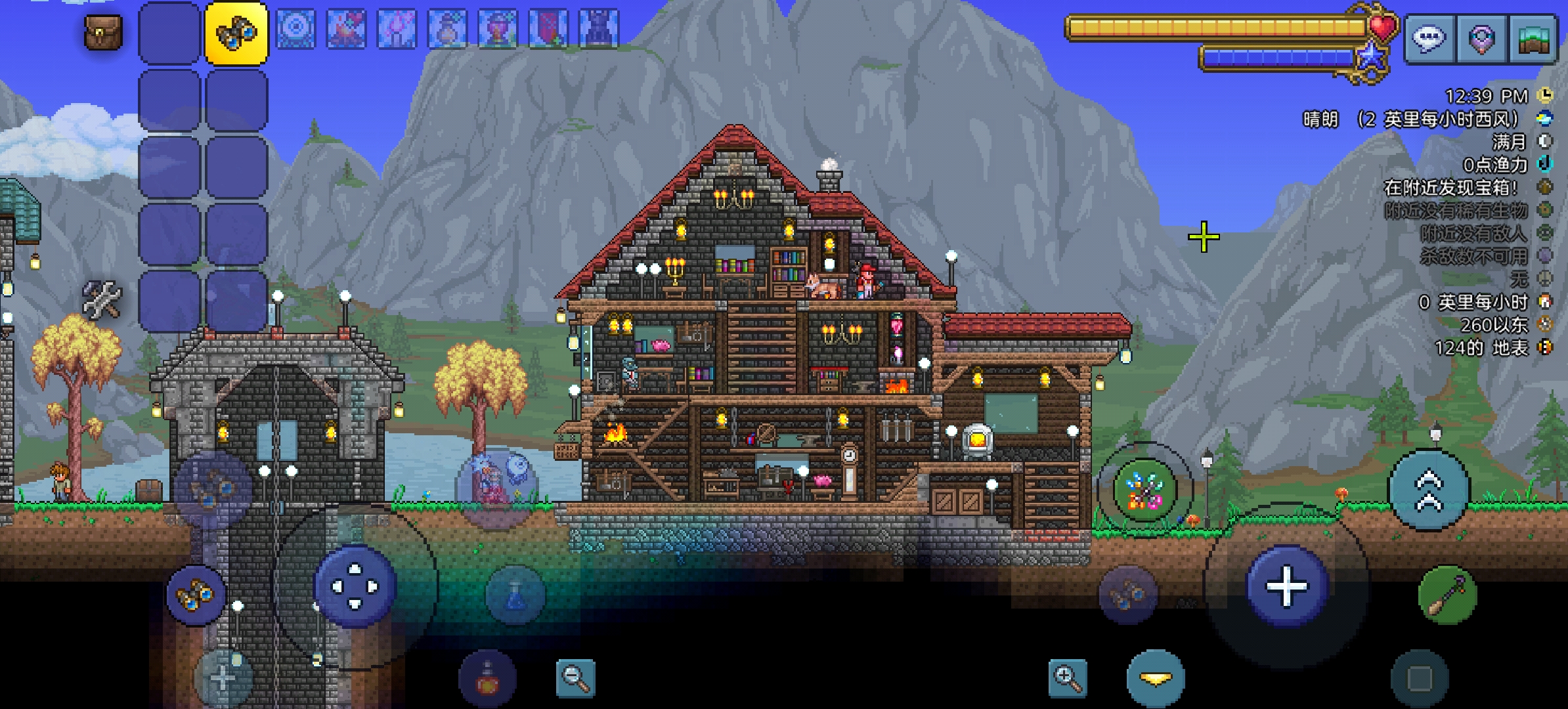The height and width of the screenshot is (709, 1568).
Task: Open the crafting hammer and wrench icon
Action: point(102,299)
